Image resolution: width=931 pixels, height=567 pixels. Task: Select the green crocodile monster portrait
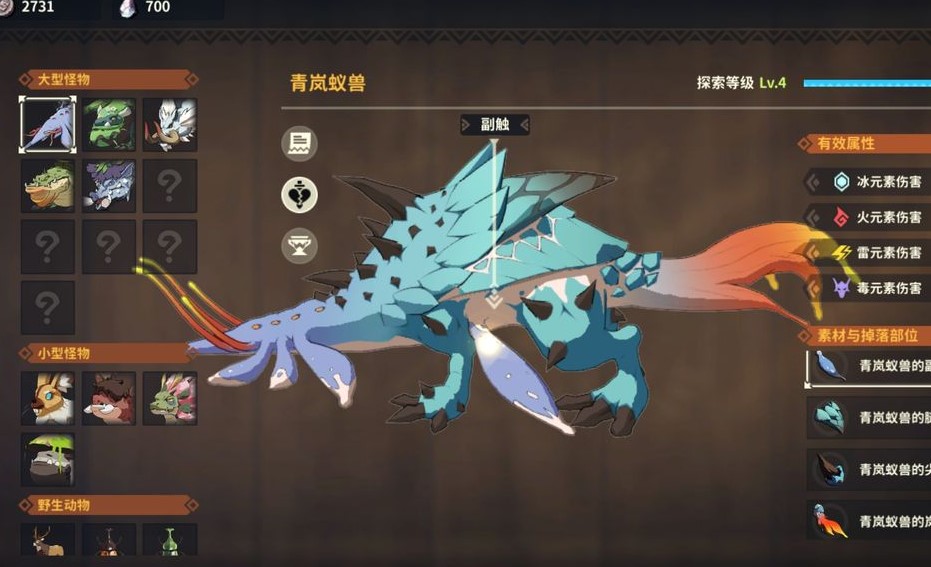click(x=48, y=186)
